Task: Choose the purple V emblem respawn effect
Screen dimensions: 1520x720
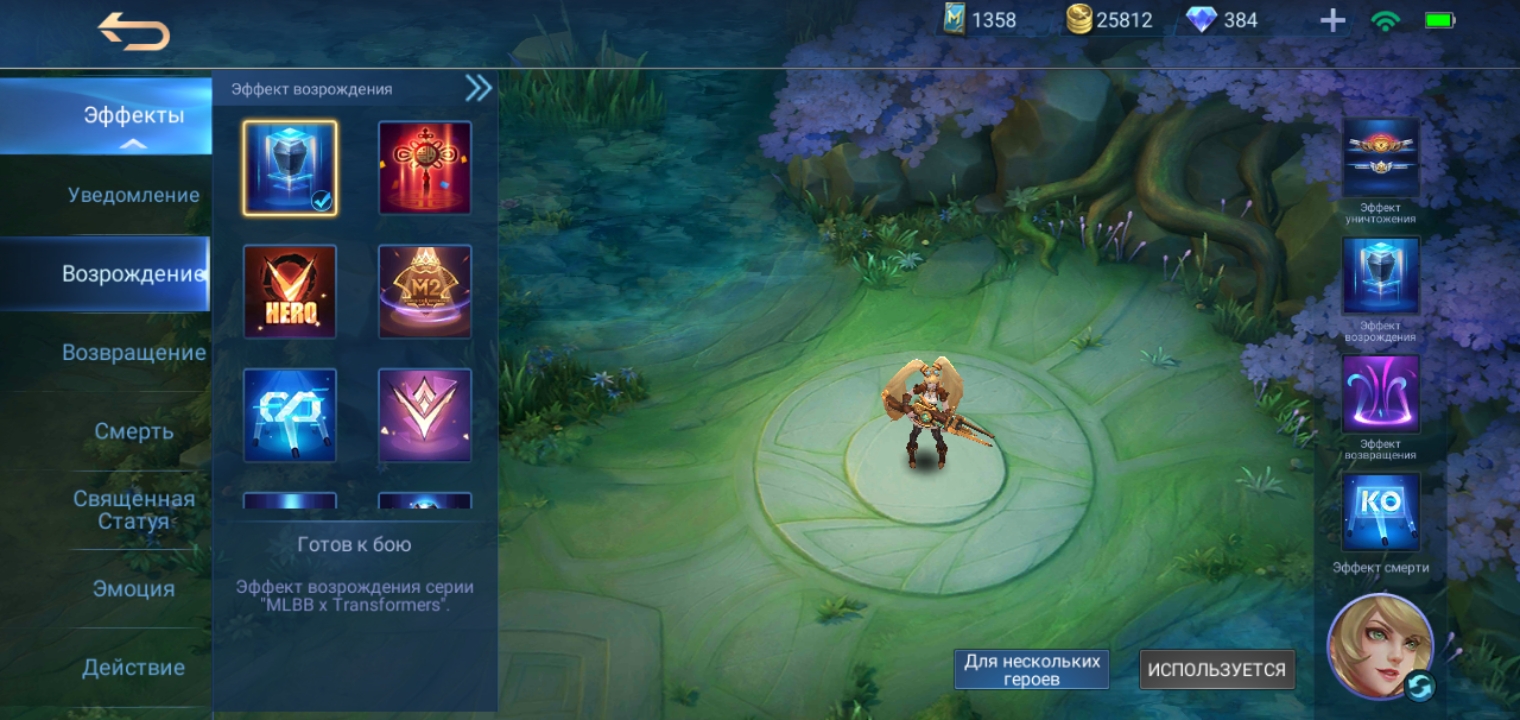Action: click(424, 415)
